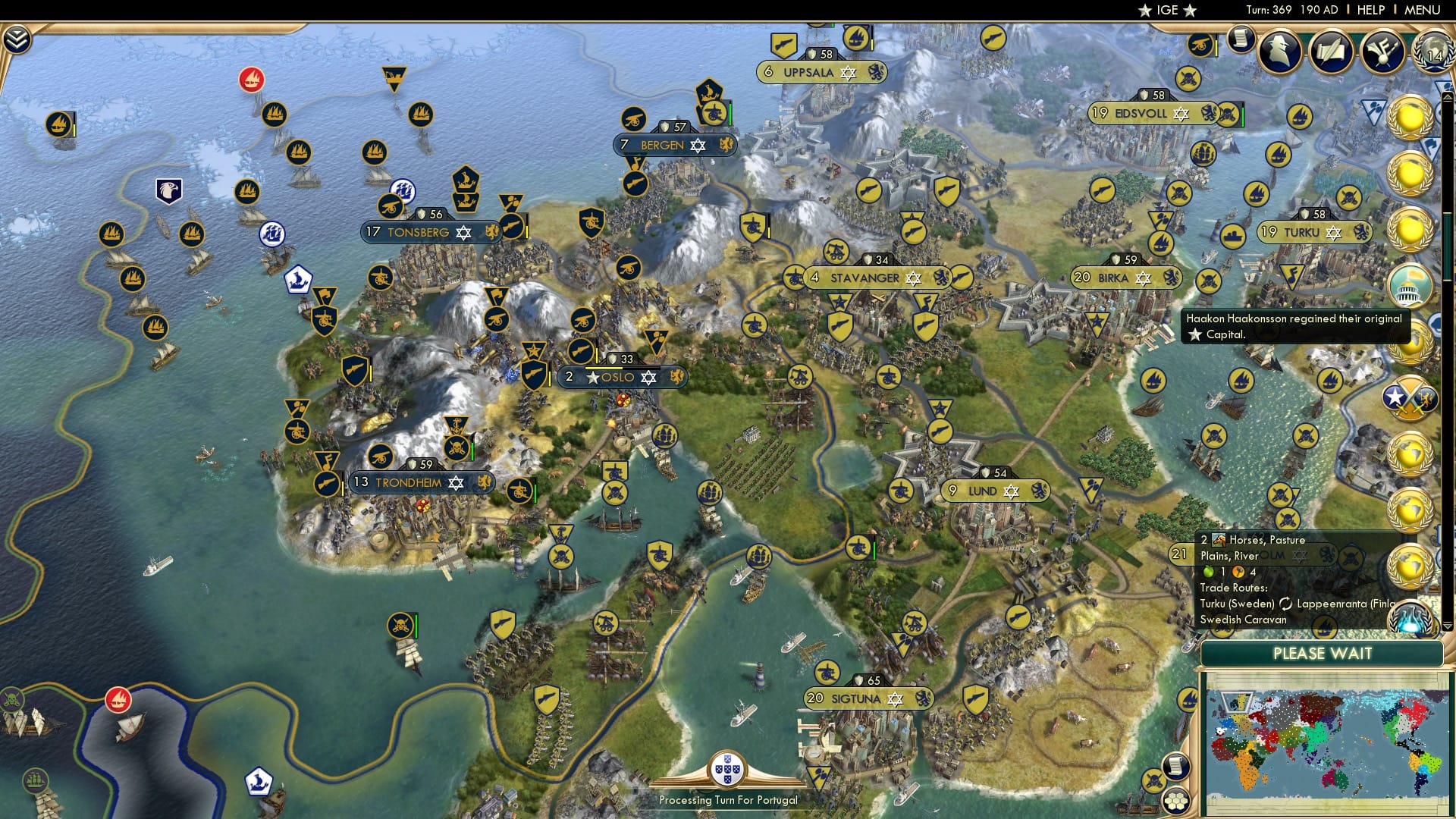
Task: Click the Portuguese shield emblem at bottom center
Action: [x=726, y=769]
